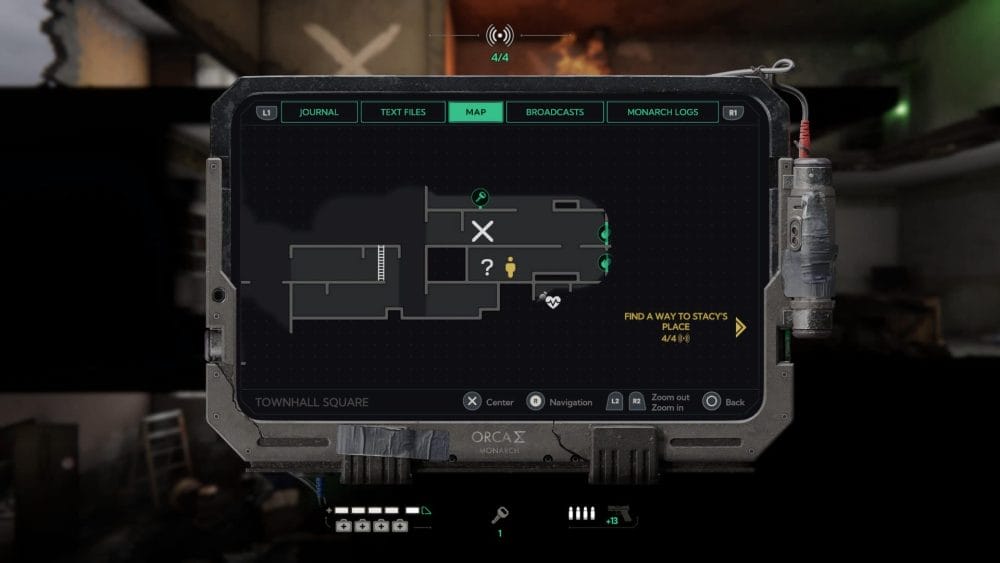Image resolution: width=1000 pixels, height=563 pixels.
Task: Switch to the Text Files tab
Action: [402, 112]
